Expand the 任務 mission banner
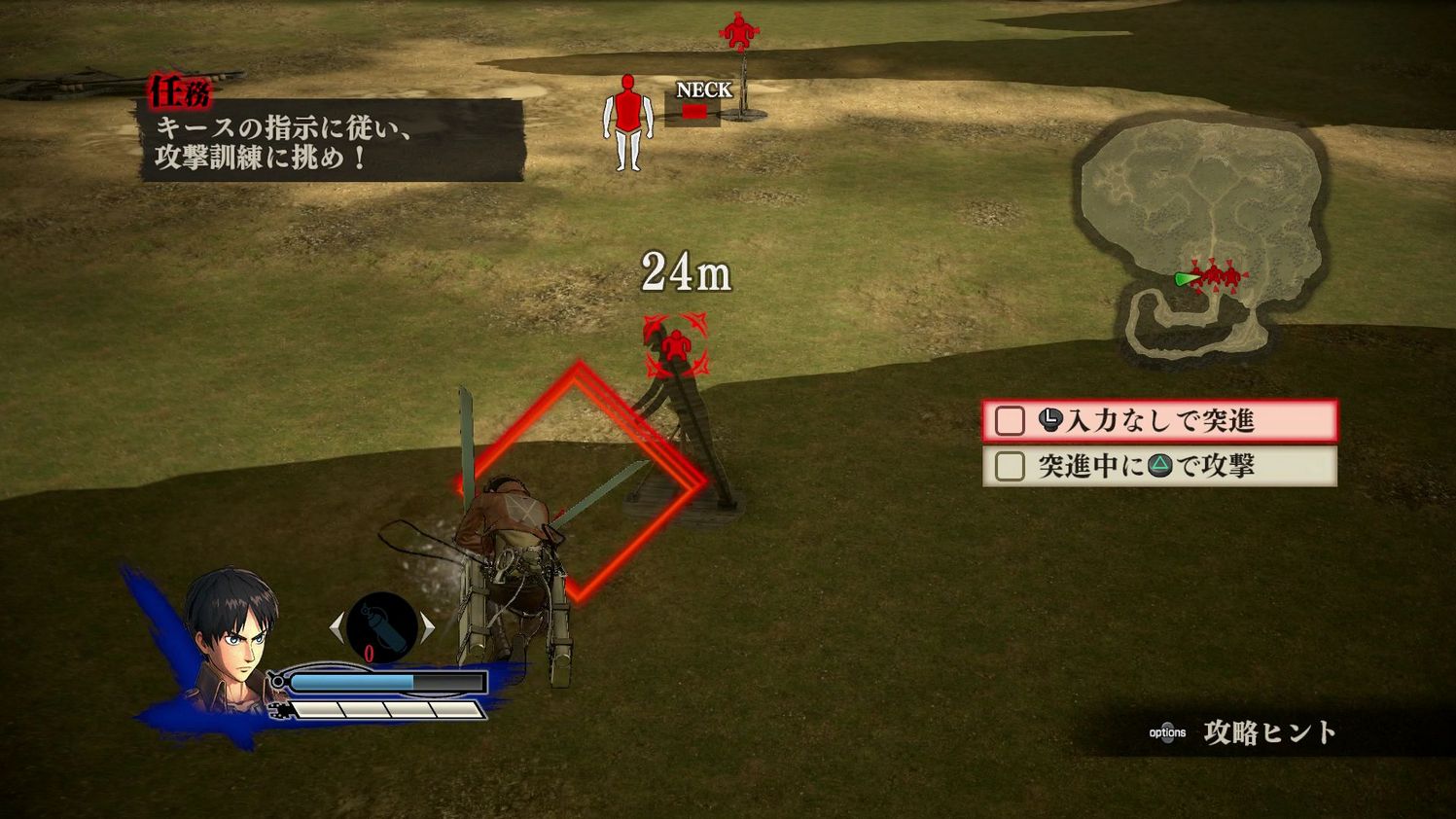 [x=181, y=91]
